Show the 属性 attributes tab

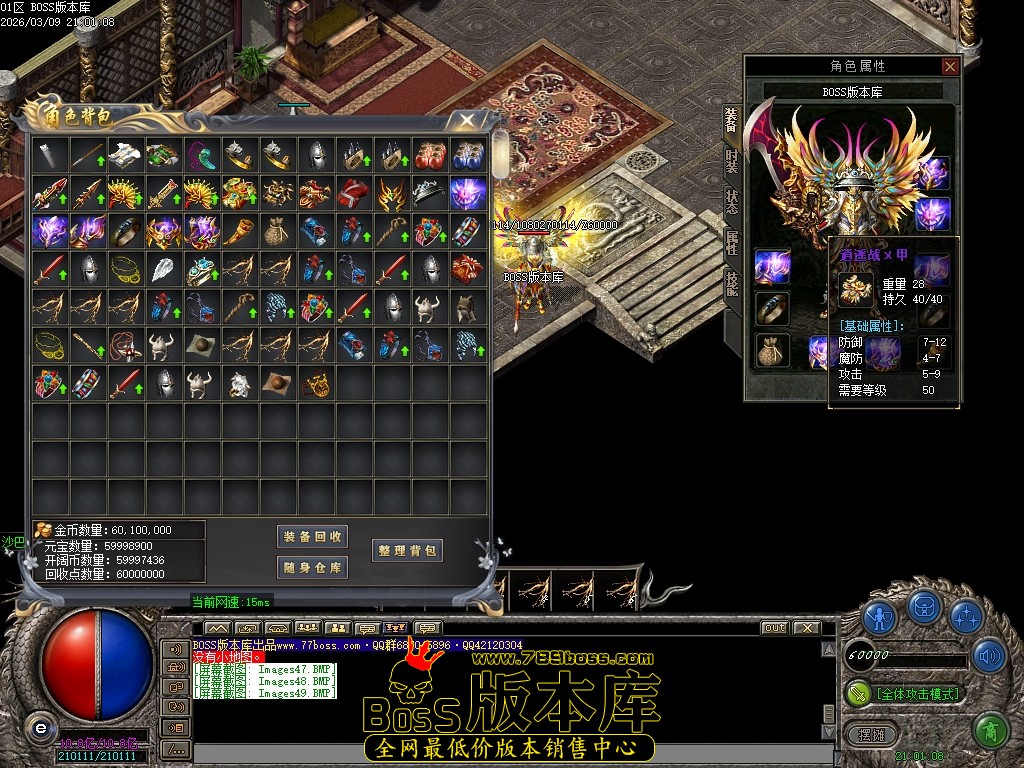coord(731,240)
